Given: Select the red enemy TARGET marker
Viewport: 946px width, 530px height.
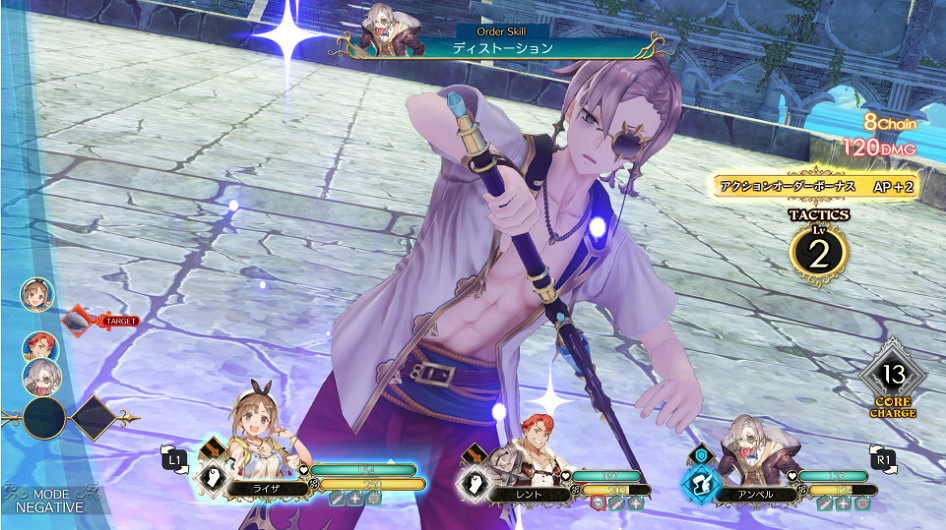Looking at the screenshot, I should pyautogui.click(x=98, y=321).
